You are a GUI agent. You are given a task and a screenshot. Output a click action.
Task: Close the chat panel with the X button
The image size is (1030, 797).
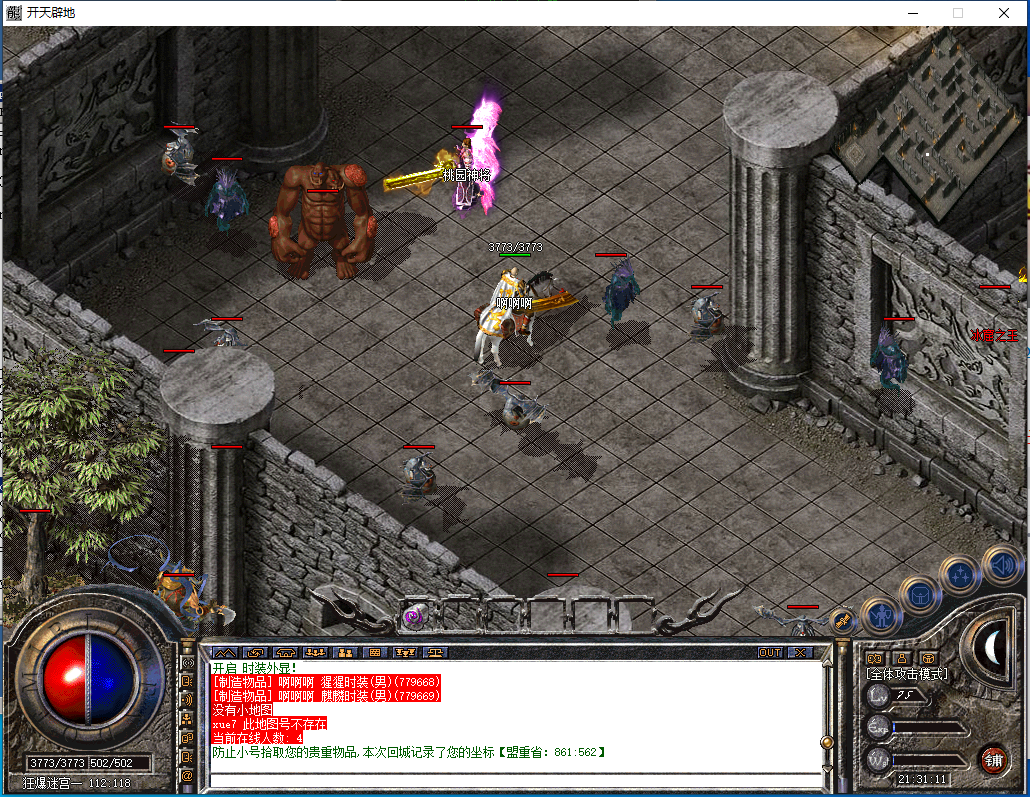(x=800, y=652)
